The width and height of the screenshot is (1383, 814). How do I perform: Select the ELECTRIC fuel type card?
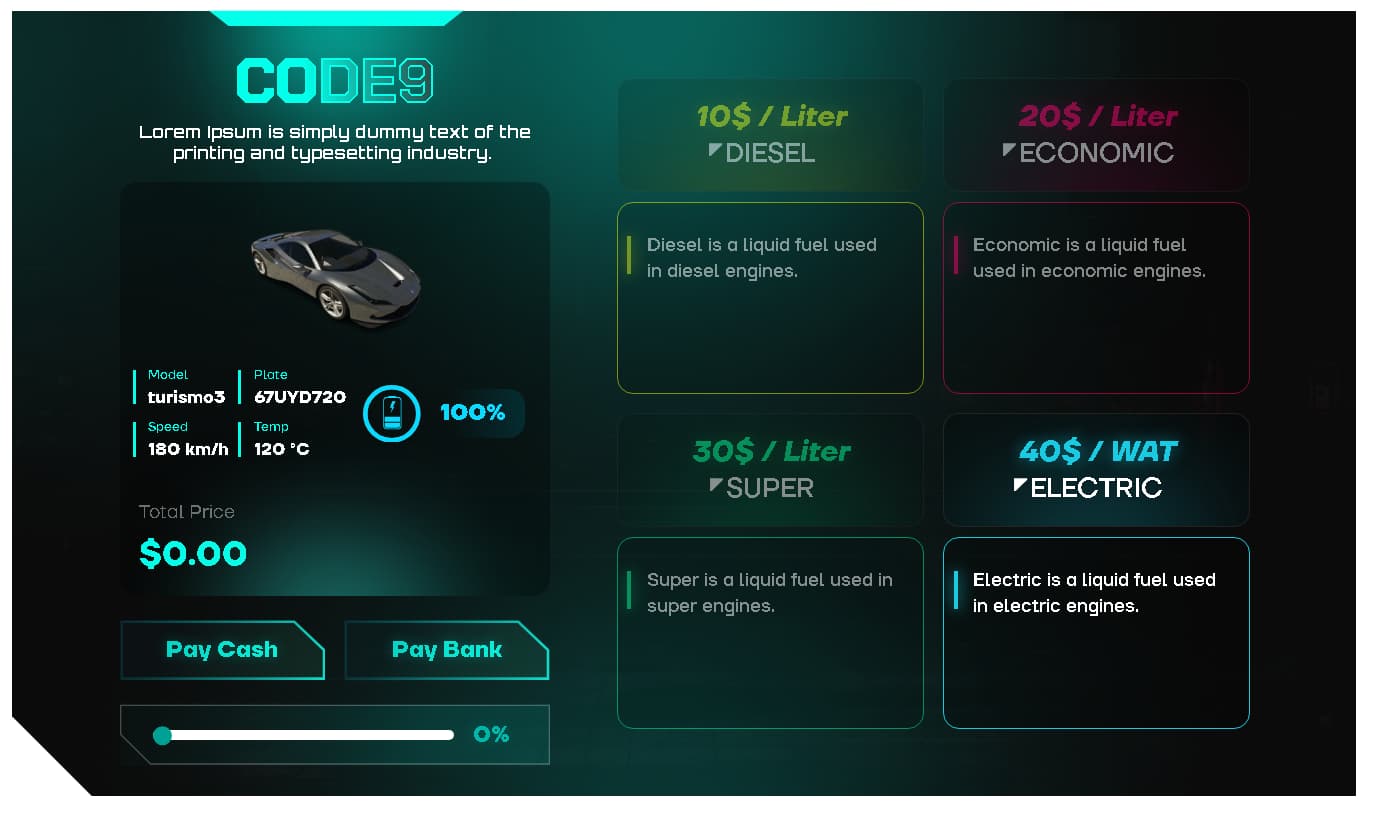point(1096,470)
